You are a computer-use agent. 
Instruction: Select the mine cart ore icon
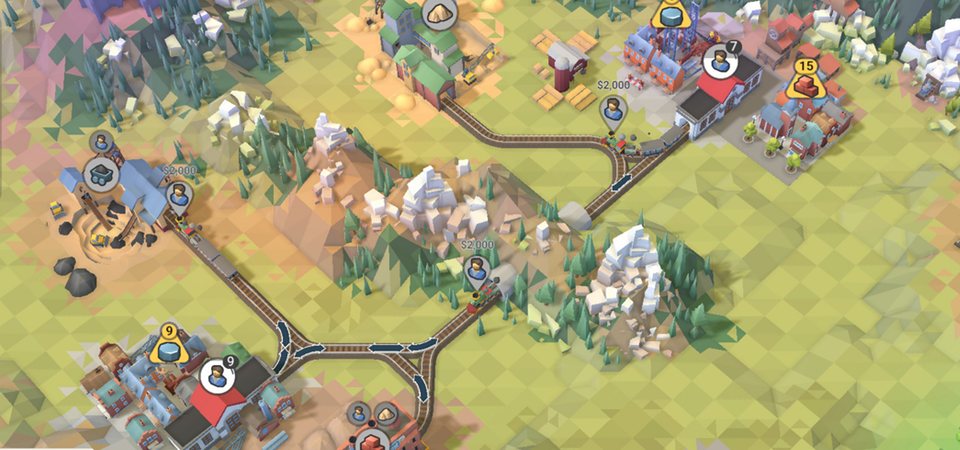(x=100, y=174)
